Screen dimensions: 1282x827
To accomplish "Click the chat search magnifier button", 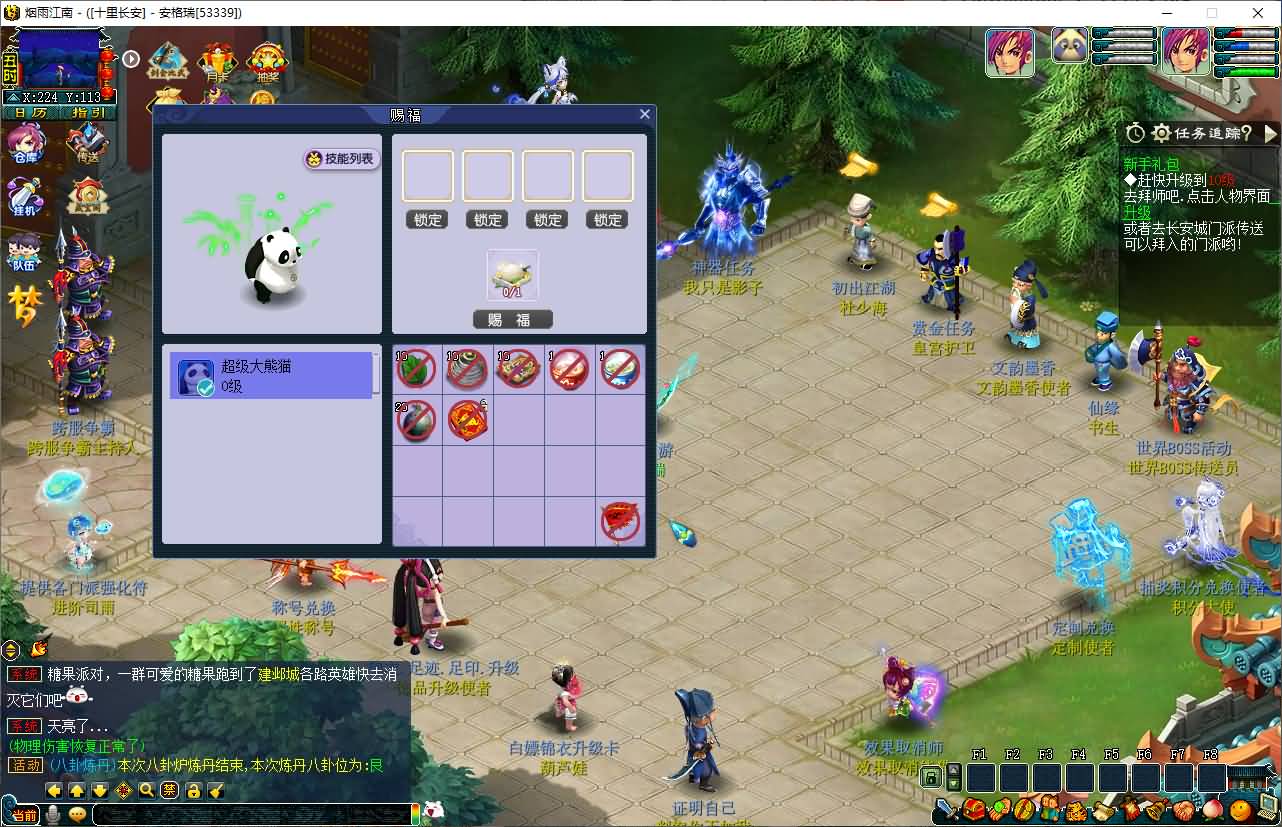I will (x=147, y=791).
